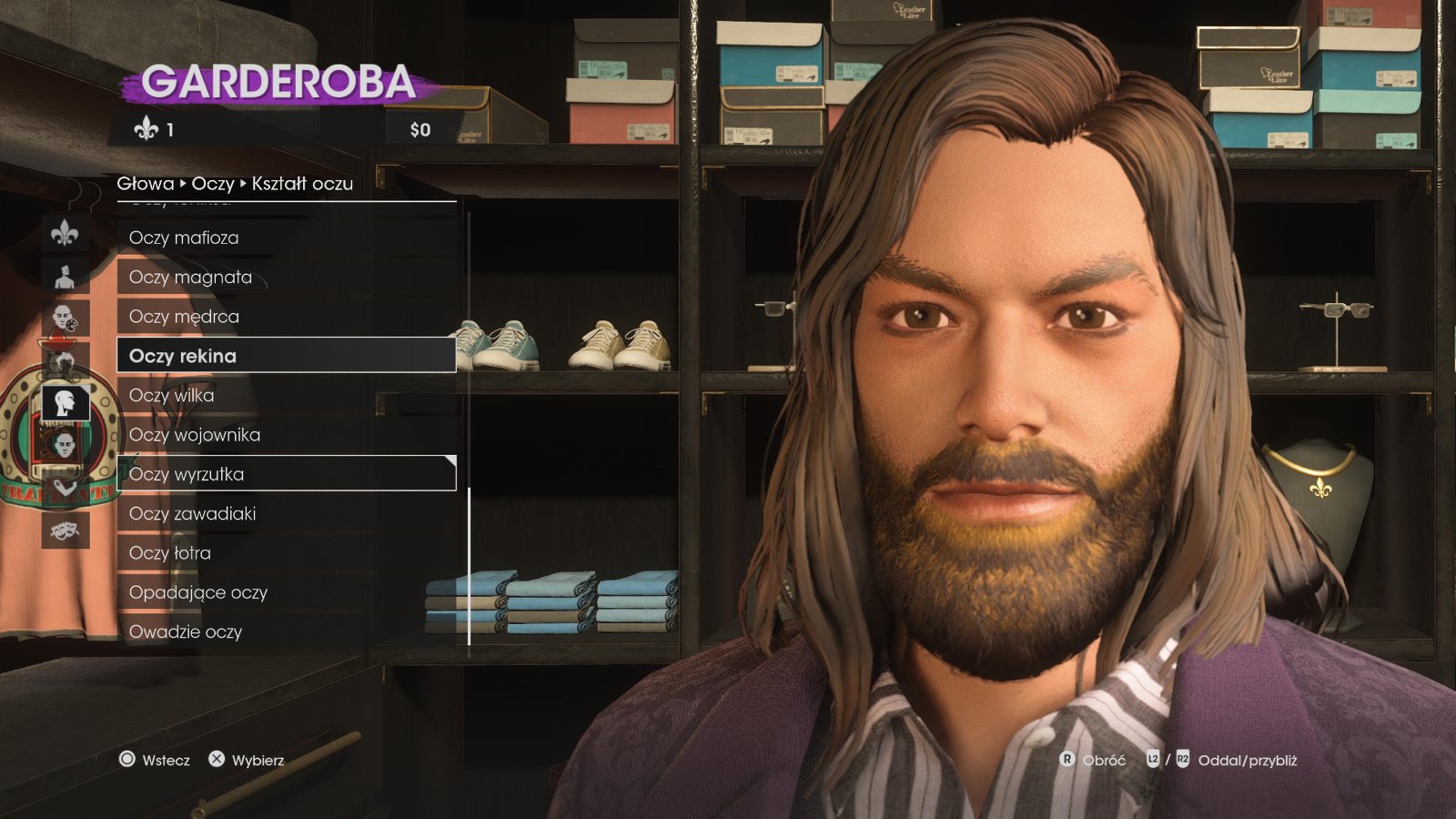Switch to the theater masks category tab
Screen dimensions: 1456x819
point(65,528)
